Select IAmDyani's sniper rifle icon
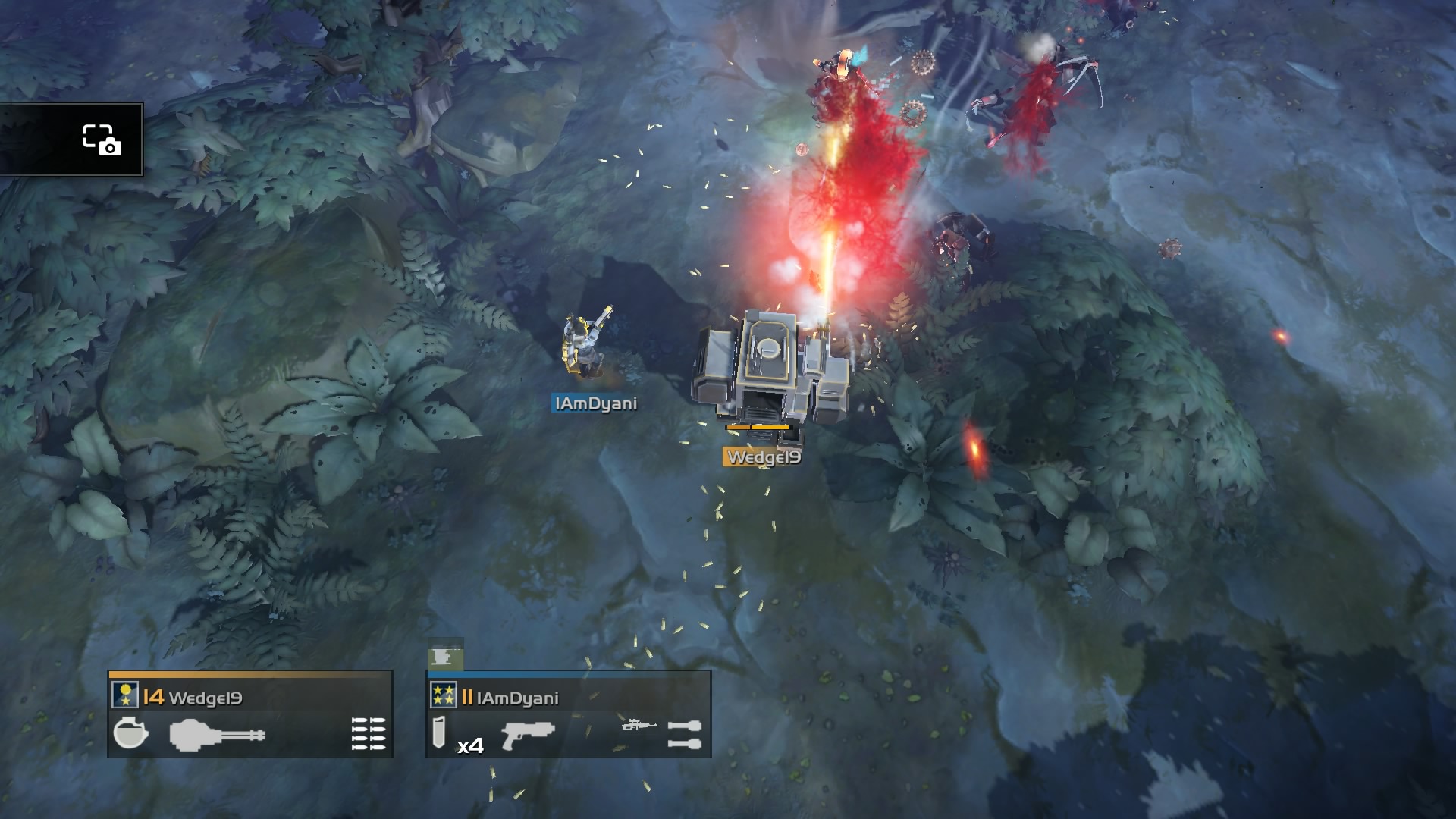This screenshot has width=1456, height=819. [639, 726]
